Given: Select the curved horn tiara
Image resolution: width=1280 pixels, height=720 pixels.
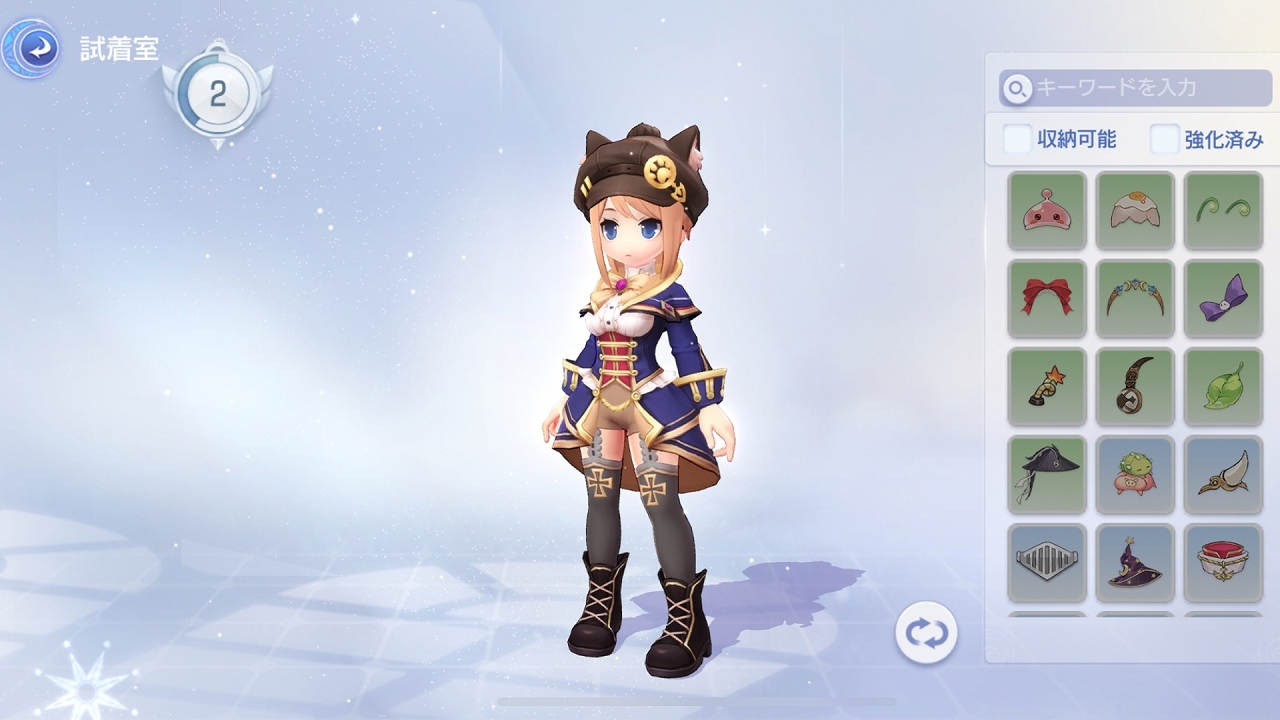Looking at the screenshot, I should click(1135, 298).
